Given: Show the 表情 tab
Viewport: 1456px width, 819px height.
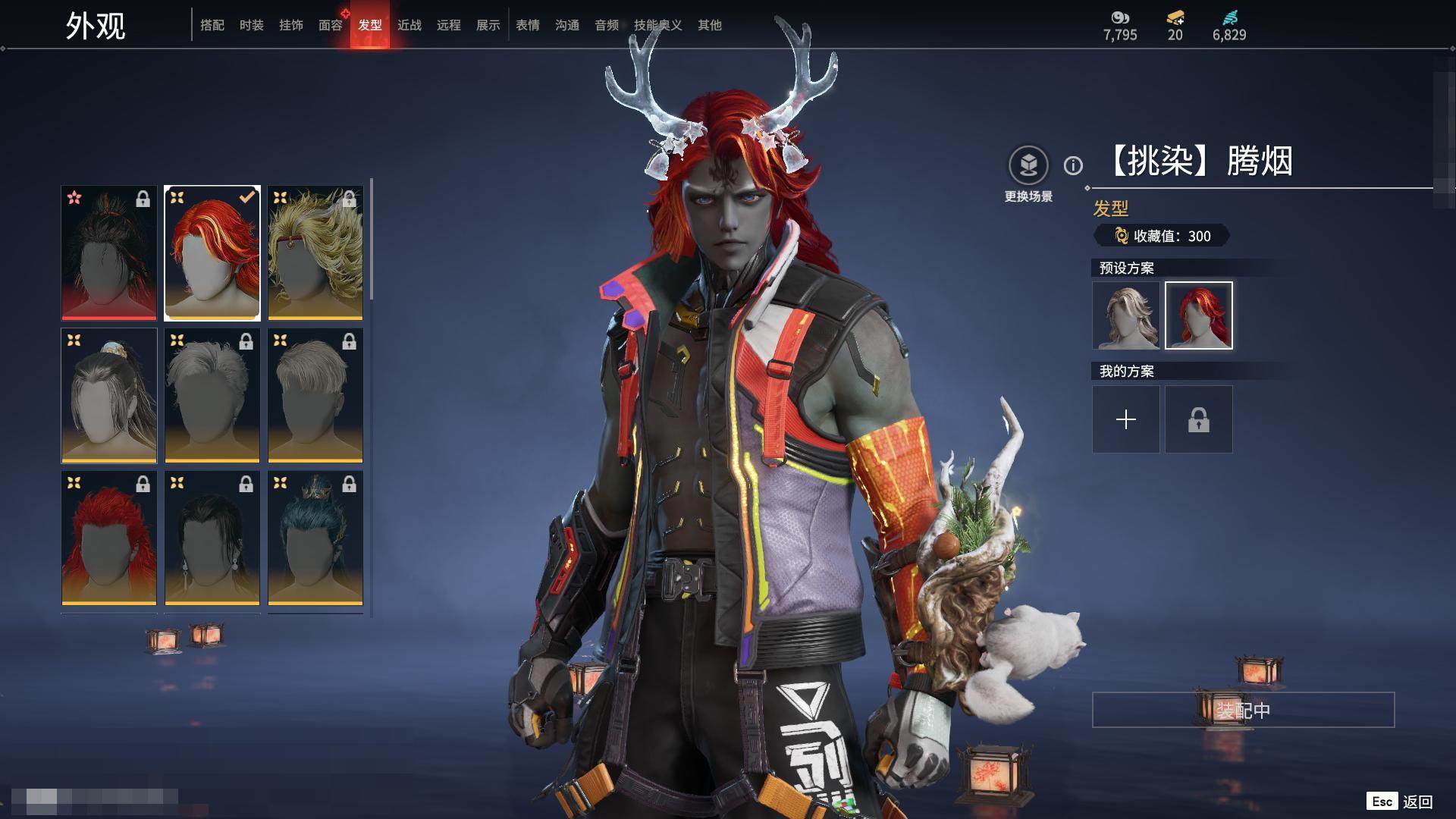Looking at the screenshot, I should (528, 25).
